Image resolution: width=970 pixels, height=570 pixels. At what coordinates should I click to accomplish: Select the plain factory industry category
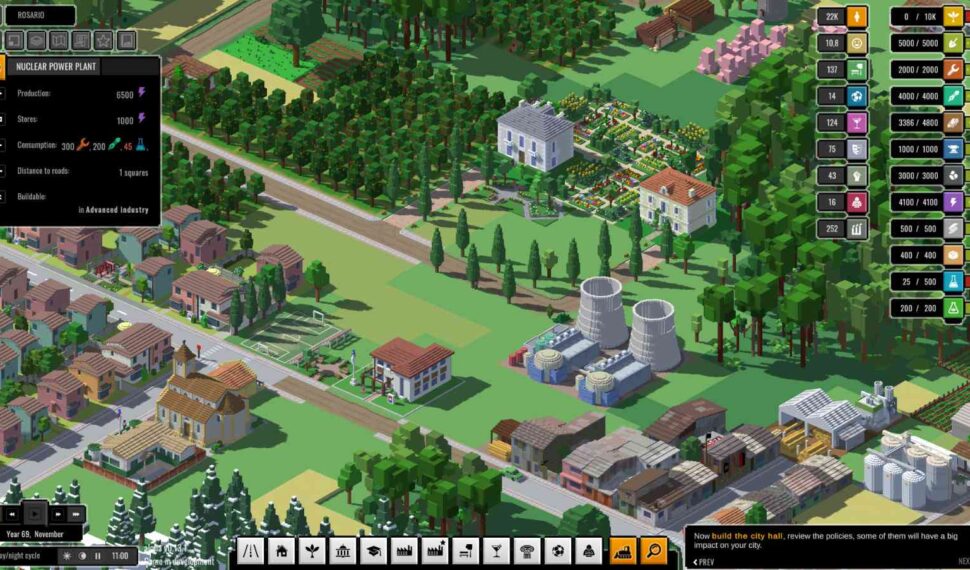[x=405, y=550]
